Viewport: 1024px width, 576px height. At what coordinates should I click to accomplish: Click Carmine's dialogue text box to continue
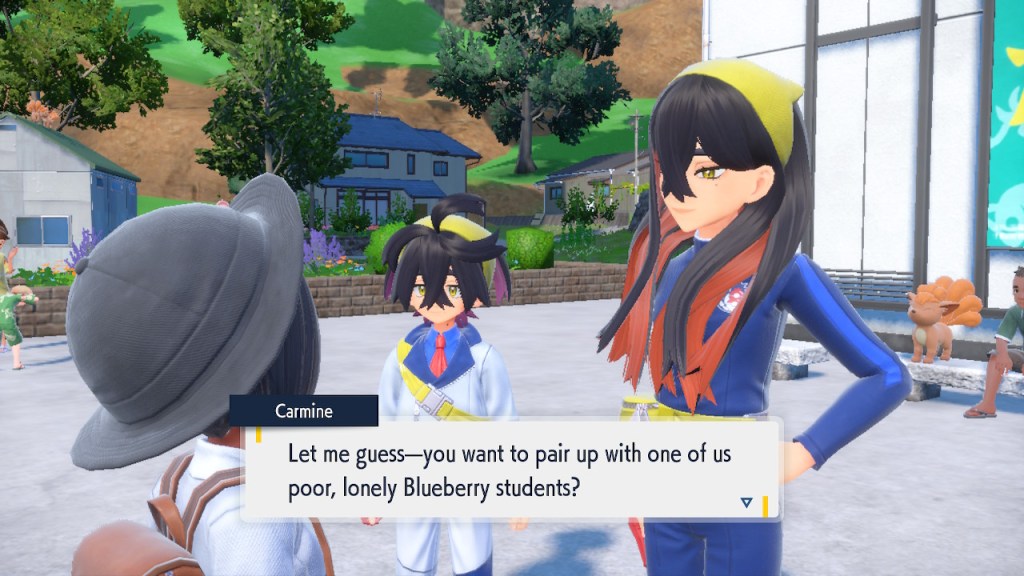click(x=510, y=469)
